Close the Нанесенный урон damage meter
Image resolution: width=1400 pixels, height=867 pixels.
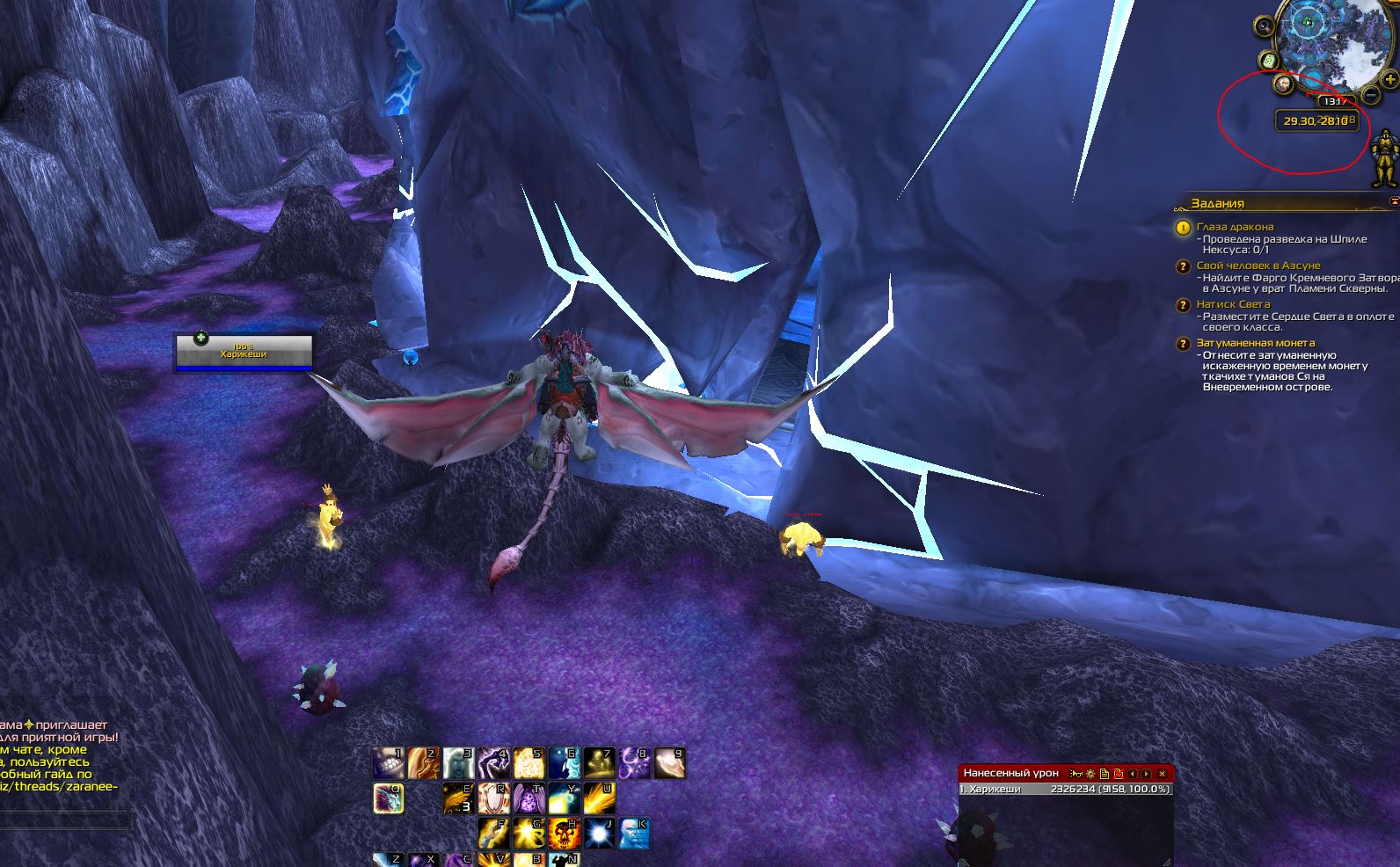coord(1162,774)
